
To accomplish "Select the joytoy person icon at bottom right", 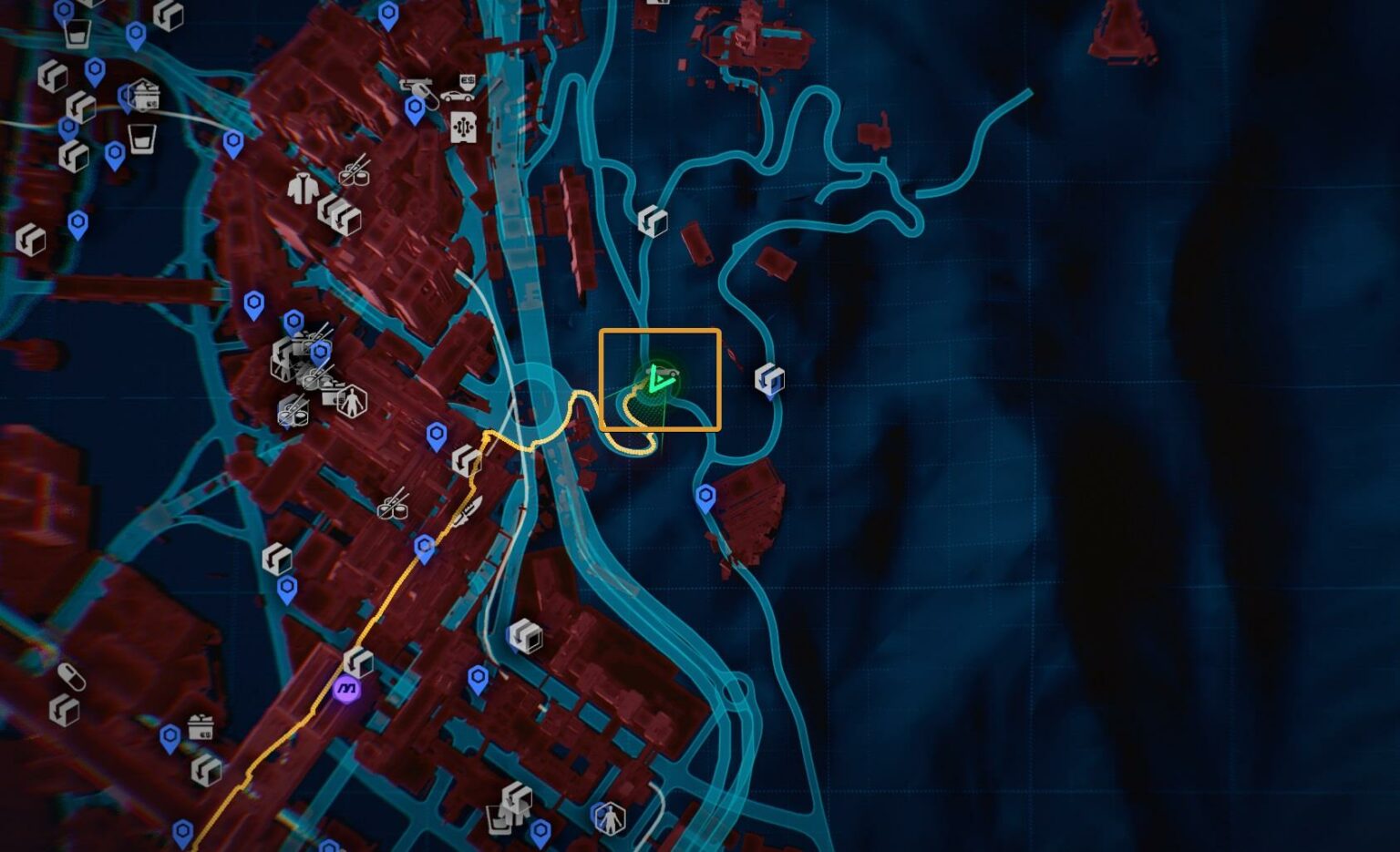I will [x=609, y=818].
